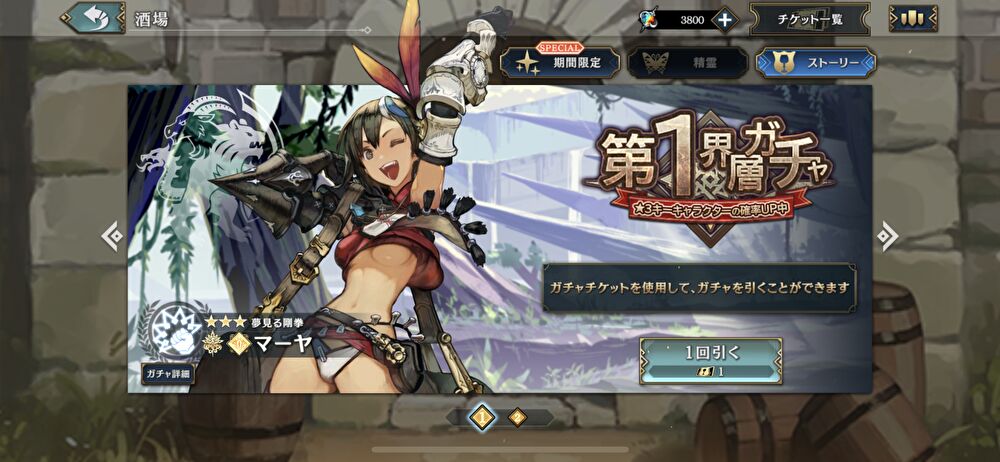This screenshot has width=1000, height=462.
Task: Switch to the 期間限定 limited-time tab
Action: pyautogui.click(x=560, y=63)
